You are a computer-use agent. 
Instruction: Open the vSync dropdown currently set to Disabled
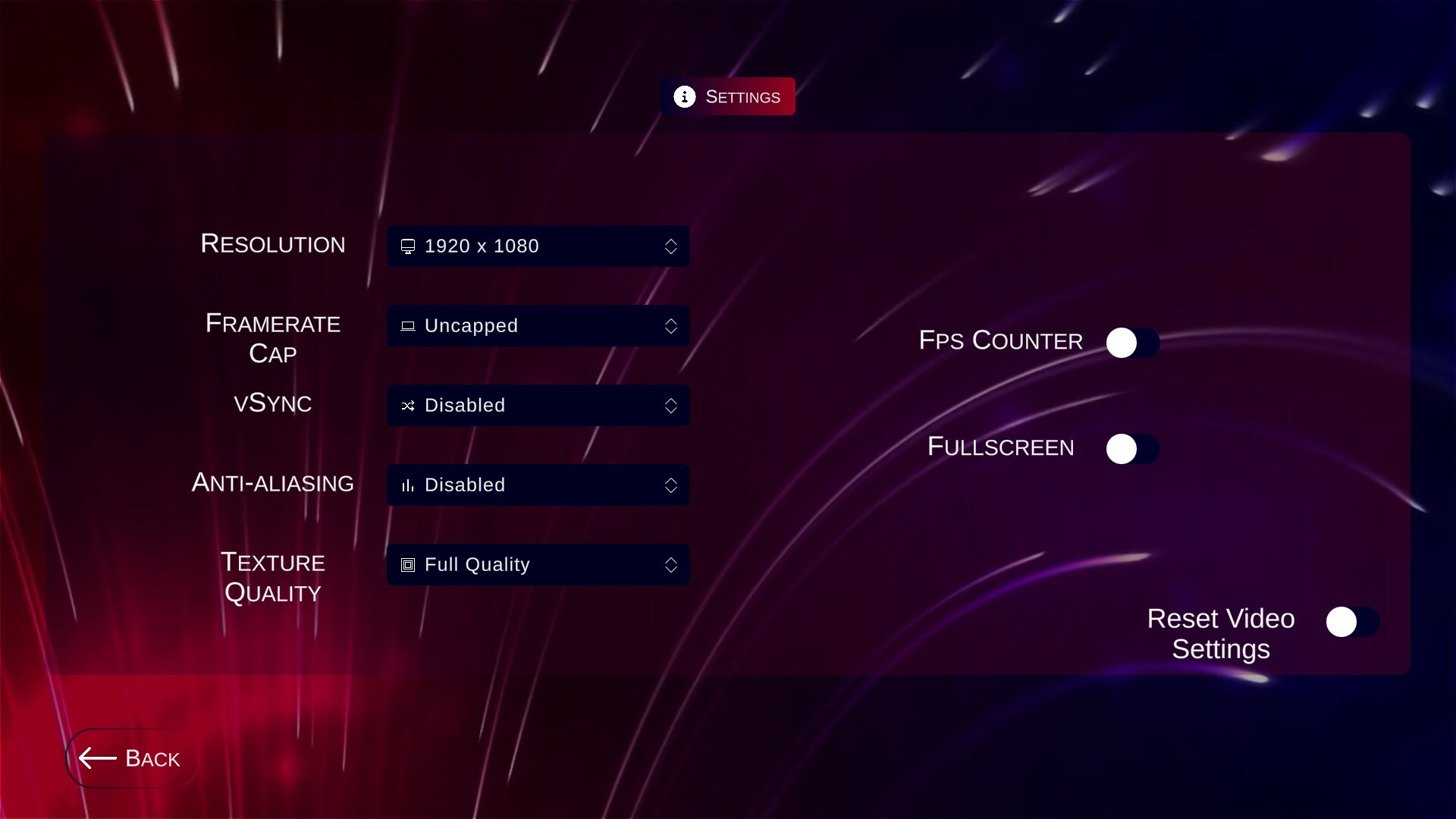click(538, 406)
